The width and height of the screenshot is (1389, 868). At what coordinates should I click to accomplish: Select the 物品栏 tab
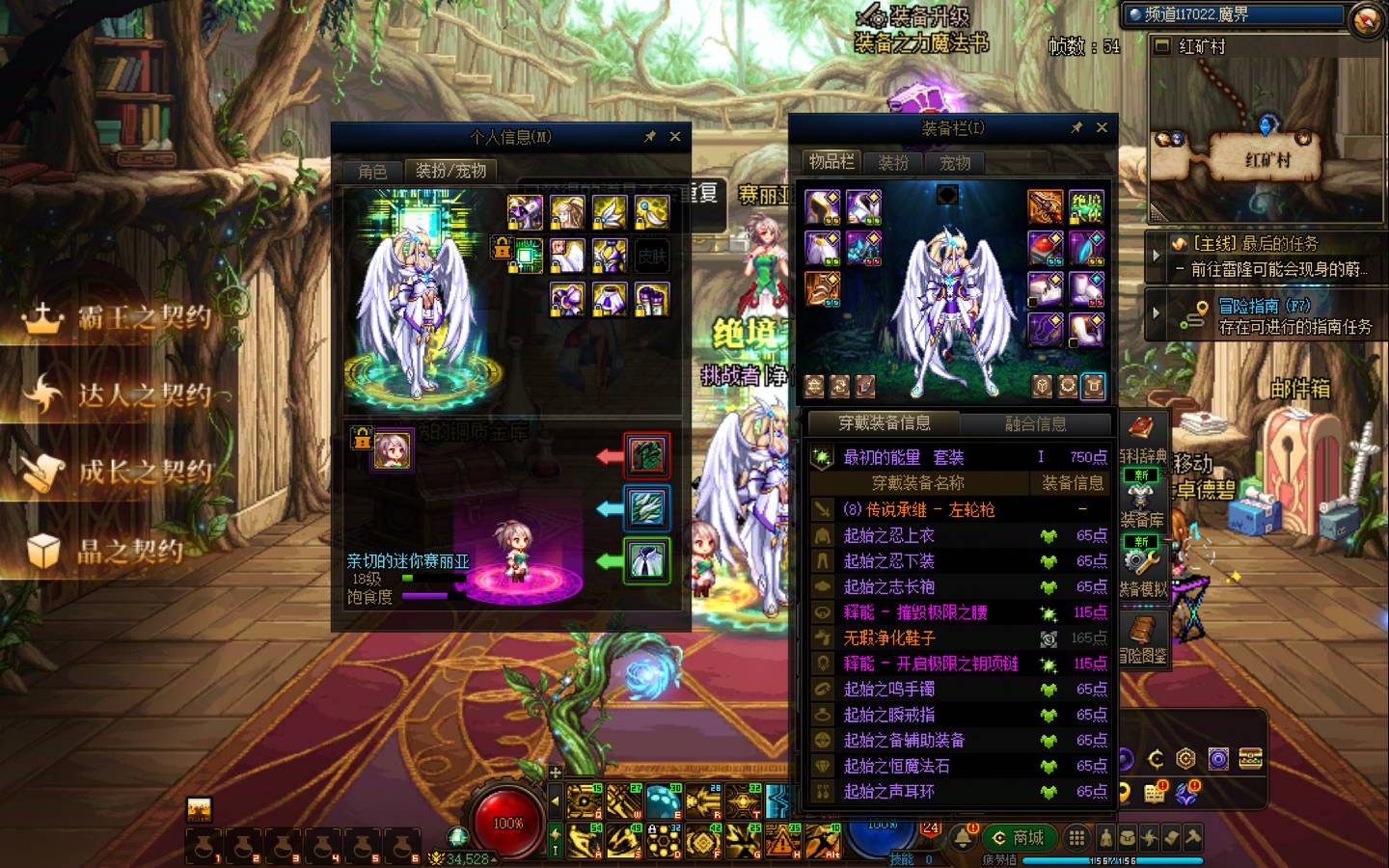tap(831, 162)
